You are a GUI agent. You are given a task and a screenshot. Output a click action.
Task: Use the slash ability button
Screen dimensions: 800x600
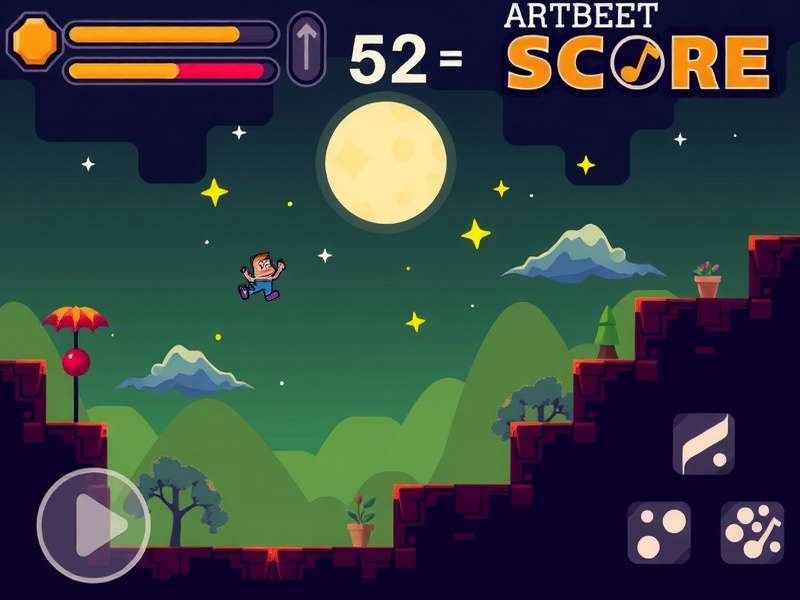[x=703, y=443]
